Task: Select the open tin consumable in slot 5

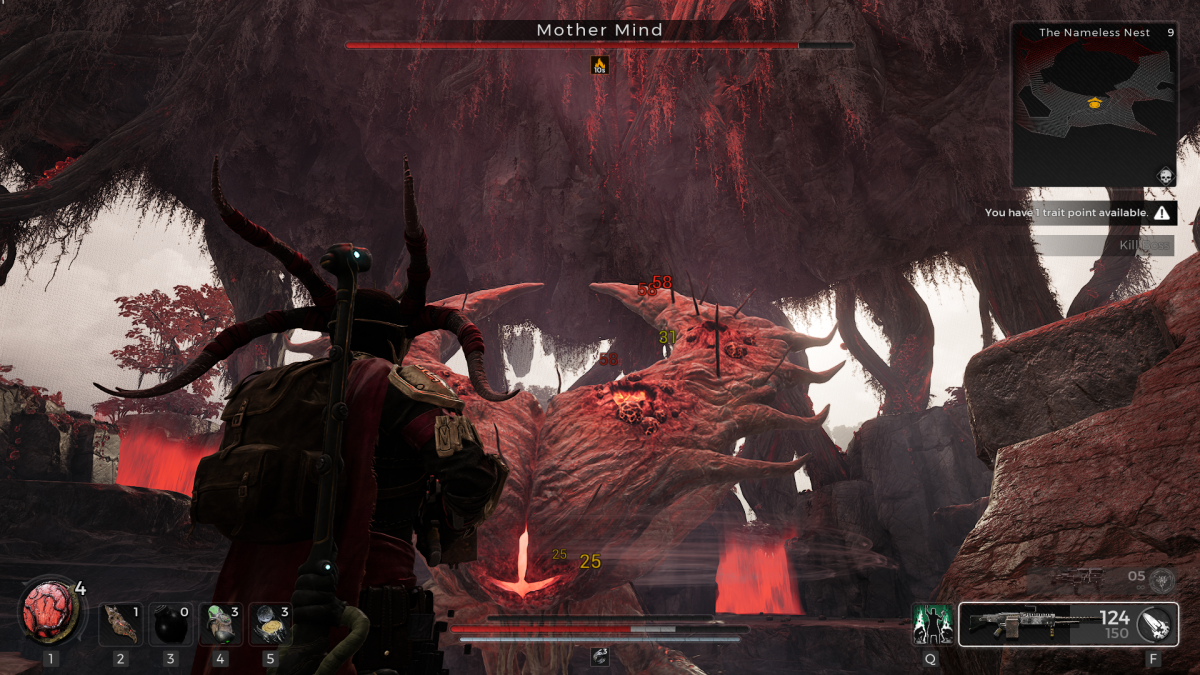Action: point(269,624)
